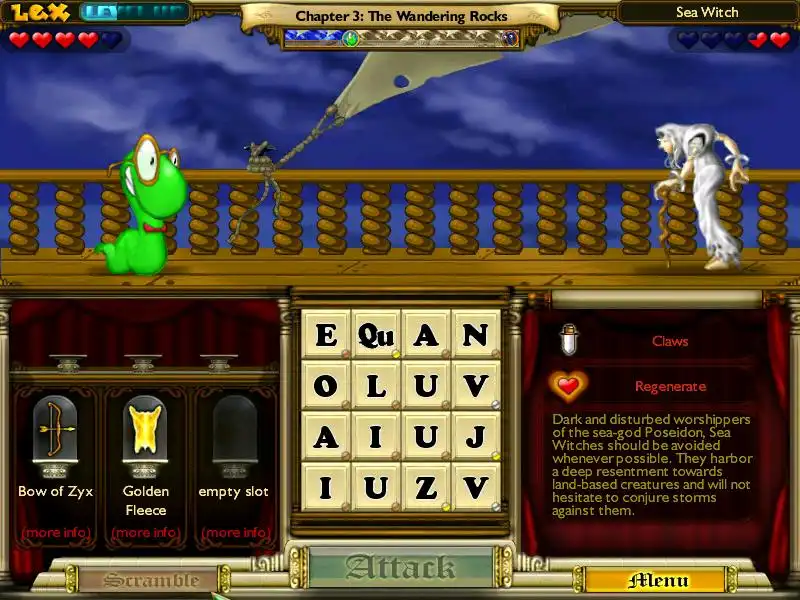Select the E letter tile

(326, 335)
